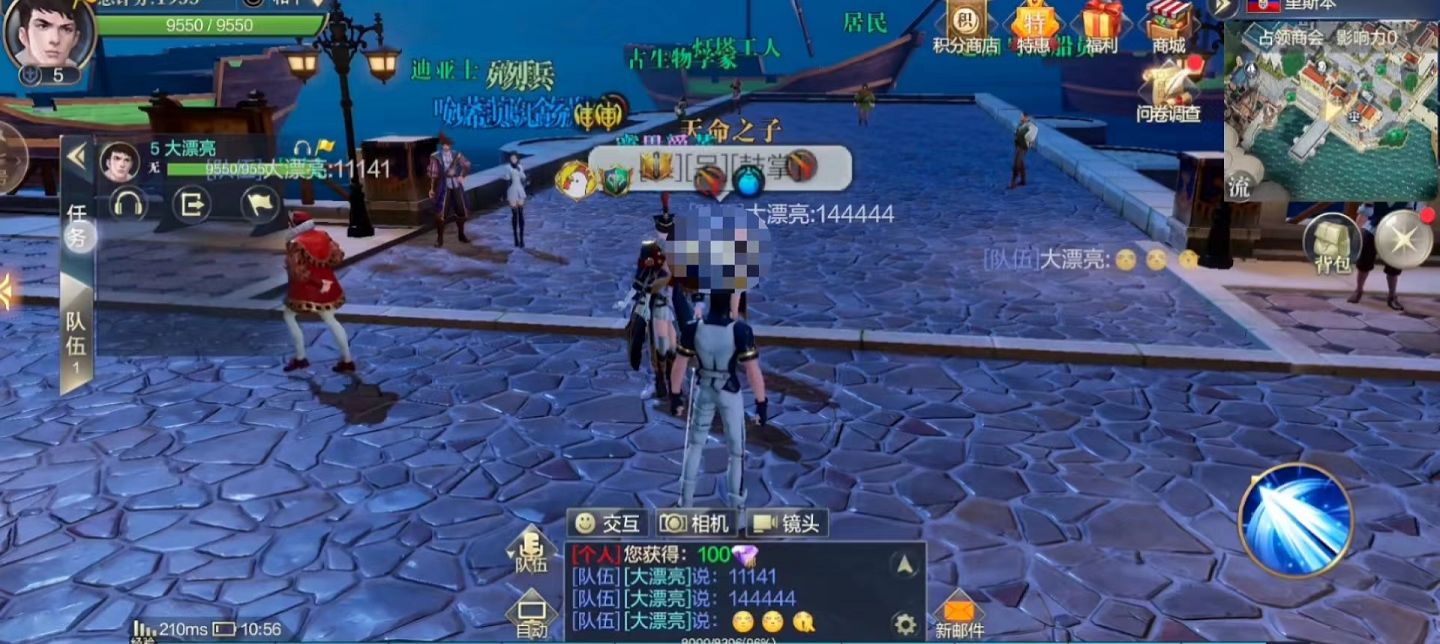This screenshot has width=1440, height=644.
Task: Click the headphones button in team panel
Action: [x=128, y=204]
